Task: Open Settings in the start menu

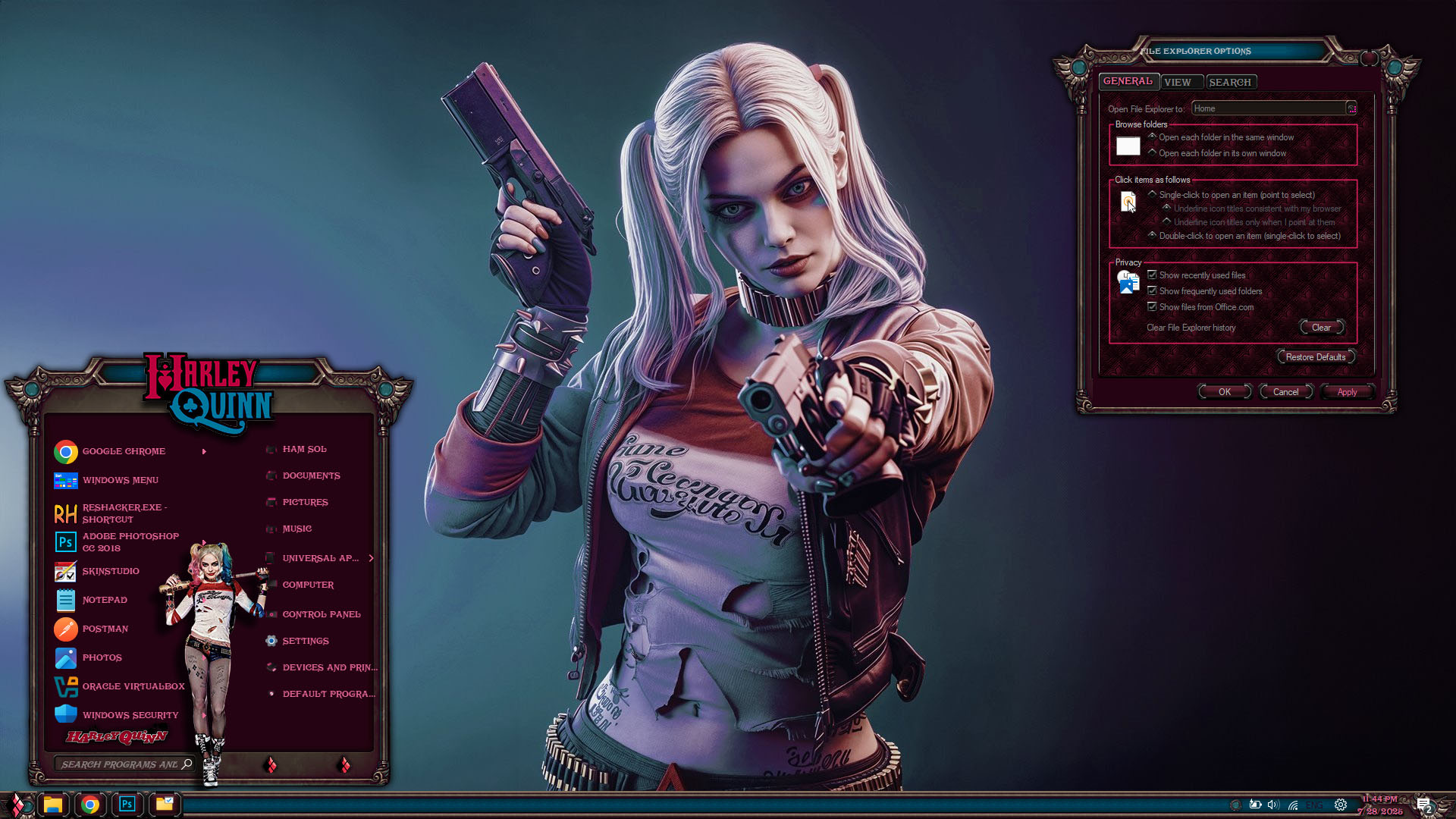Action: pos(305,641)
